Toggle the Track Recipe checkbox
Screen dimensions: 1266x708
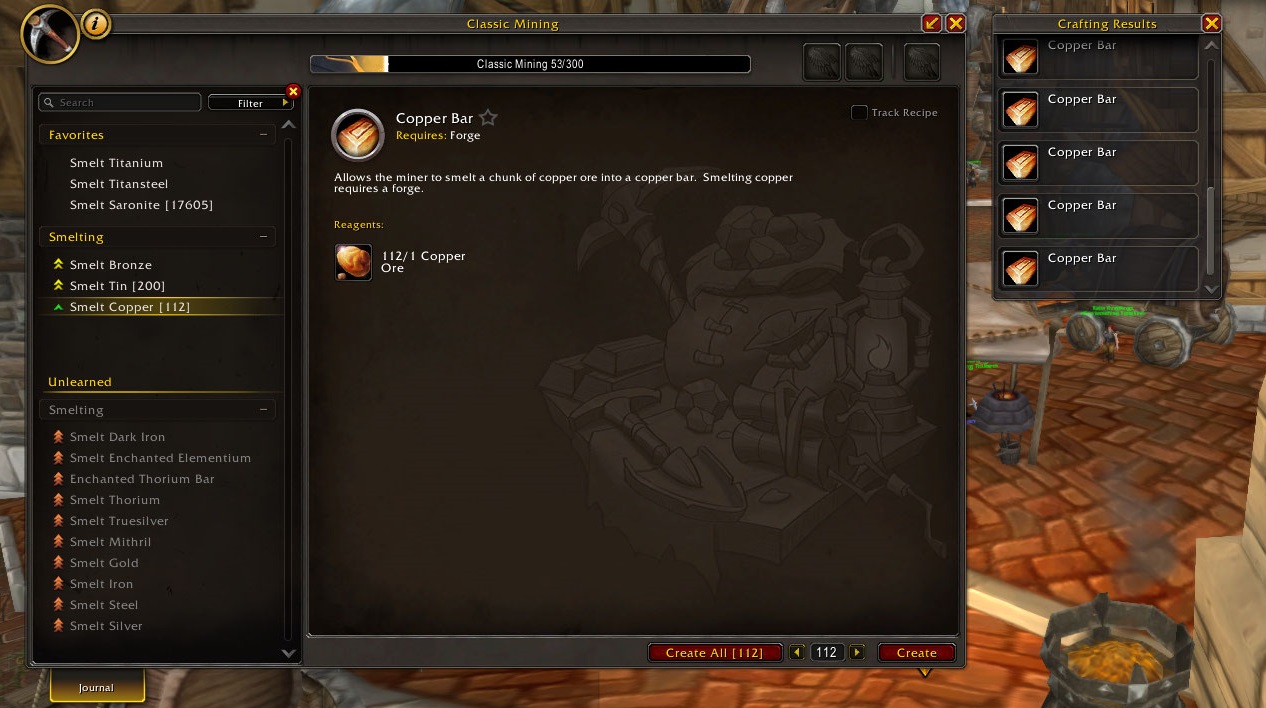[859, 112]
